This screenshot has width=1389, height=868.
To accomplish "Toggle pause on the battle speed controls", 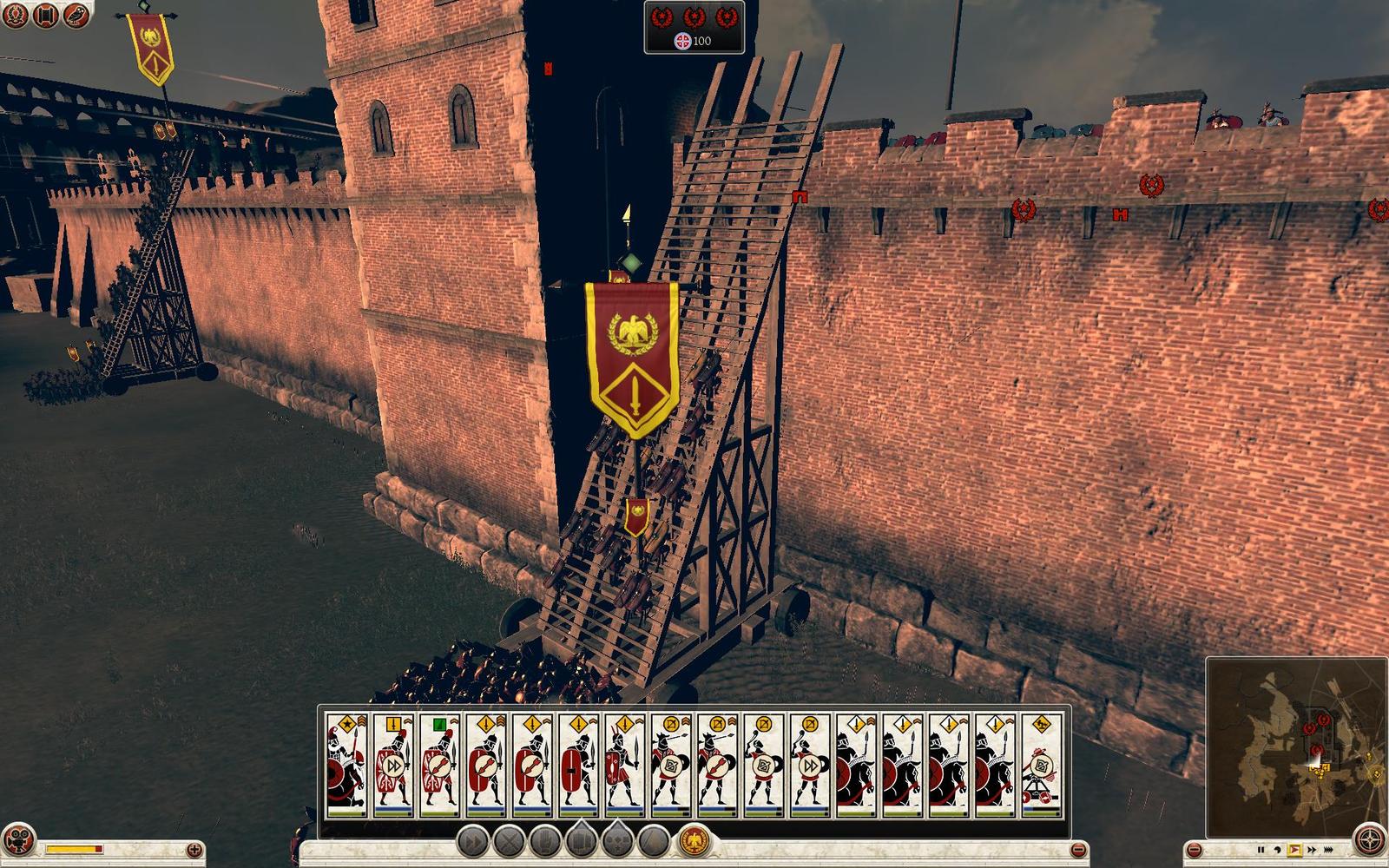I will tap(1261, 850).
